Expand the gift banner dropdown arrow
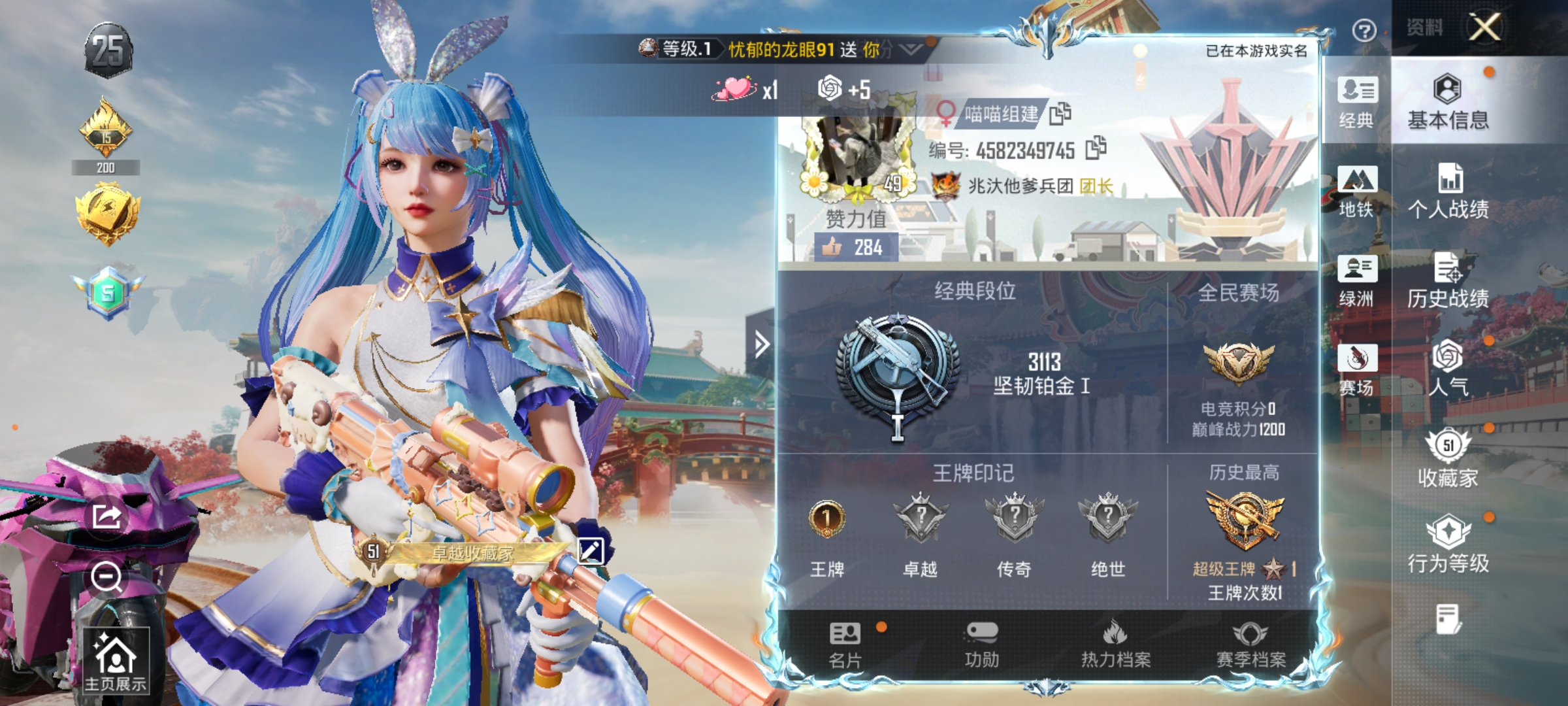 pos(911,48)
